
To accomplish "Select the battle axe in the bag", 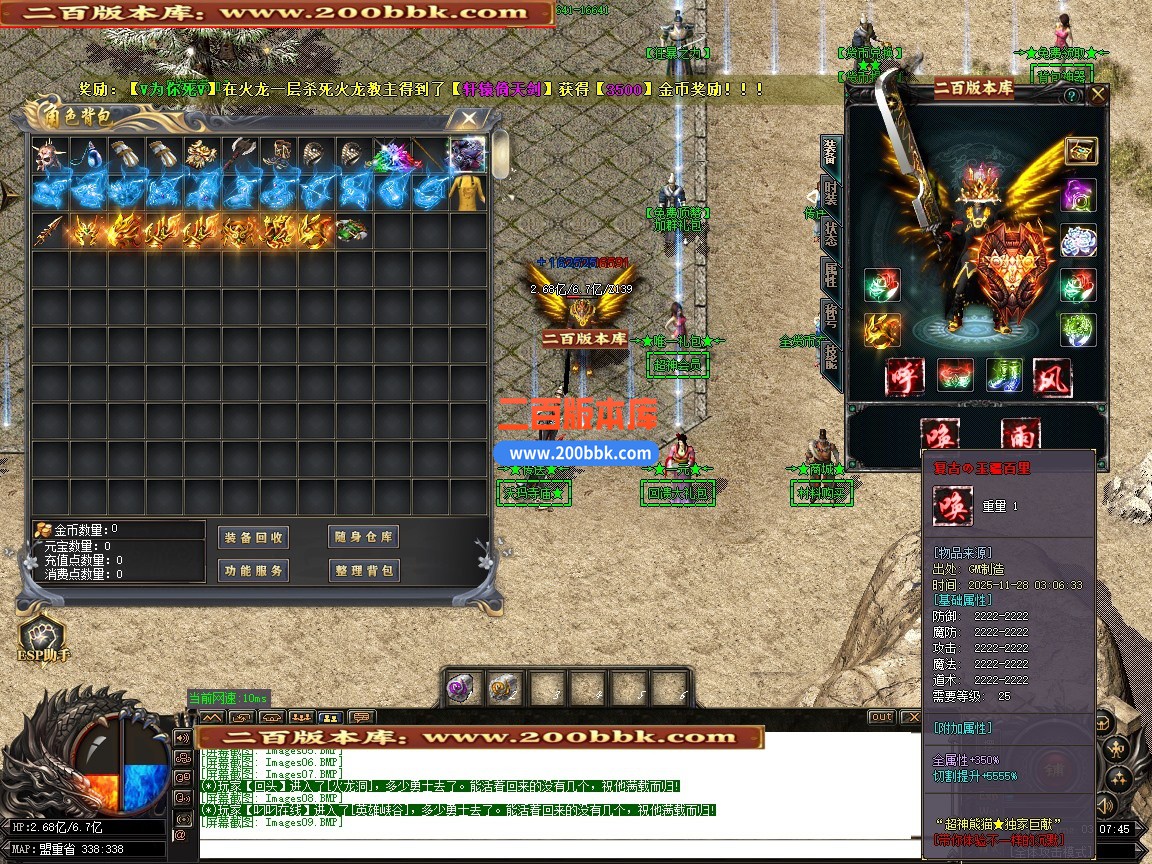I will (240, 155).
